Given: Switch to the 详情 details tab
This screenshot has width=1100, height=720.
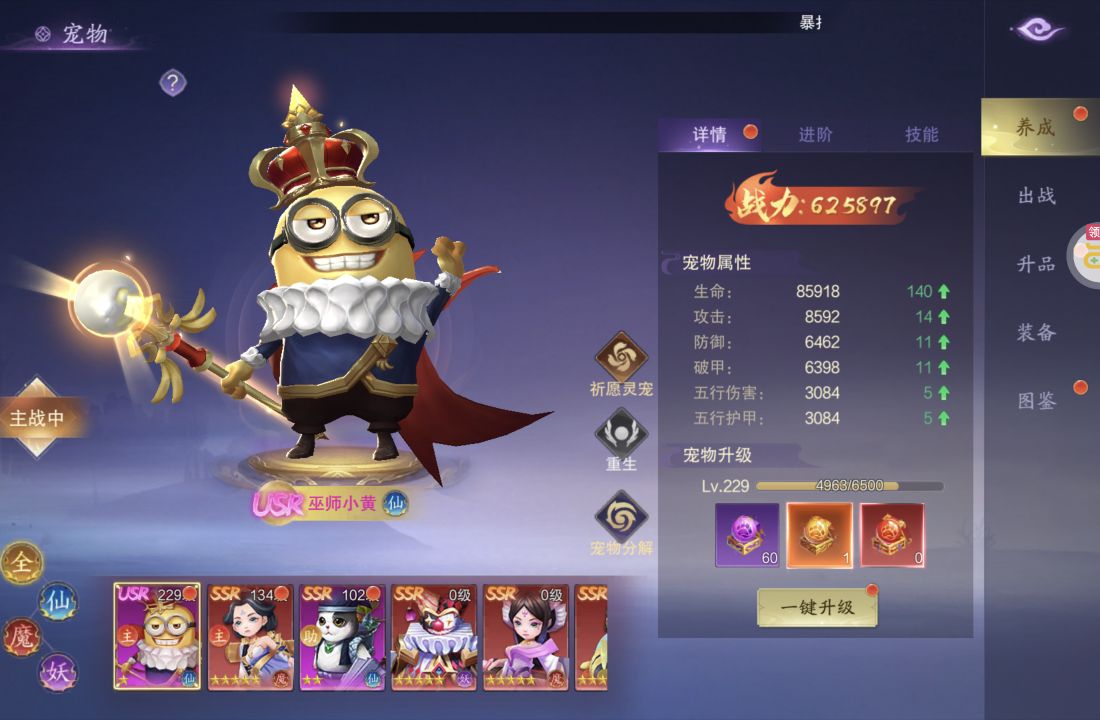Looking at the screenshot, I should point(710,135).
